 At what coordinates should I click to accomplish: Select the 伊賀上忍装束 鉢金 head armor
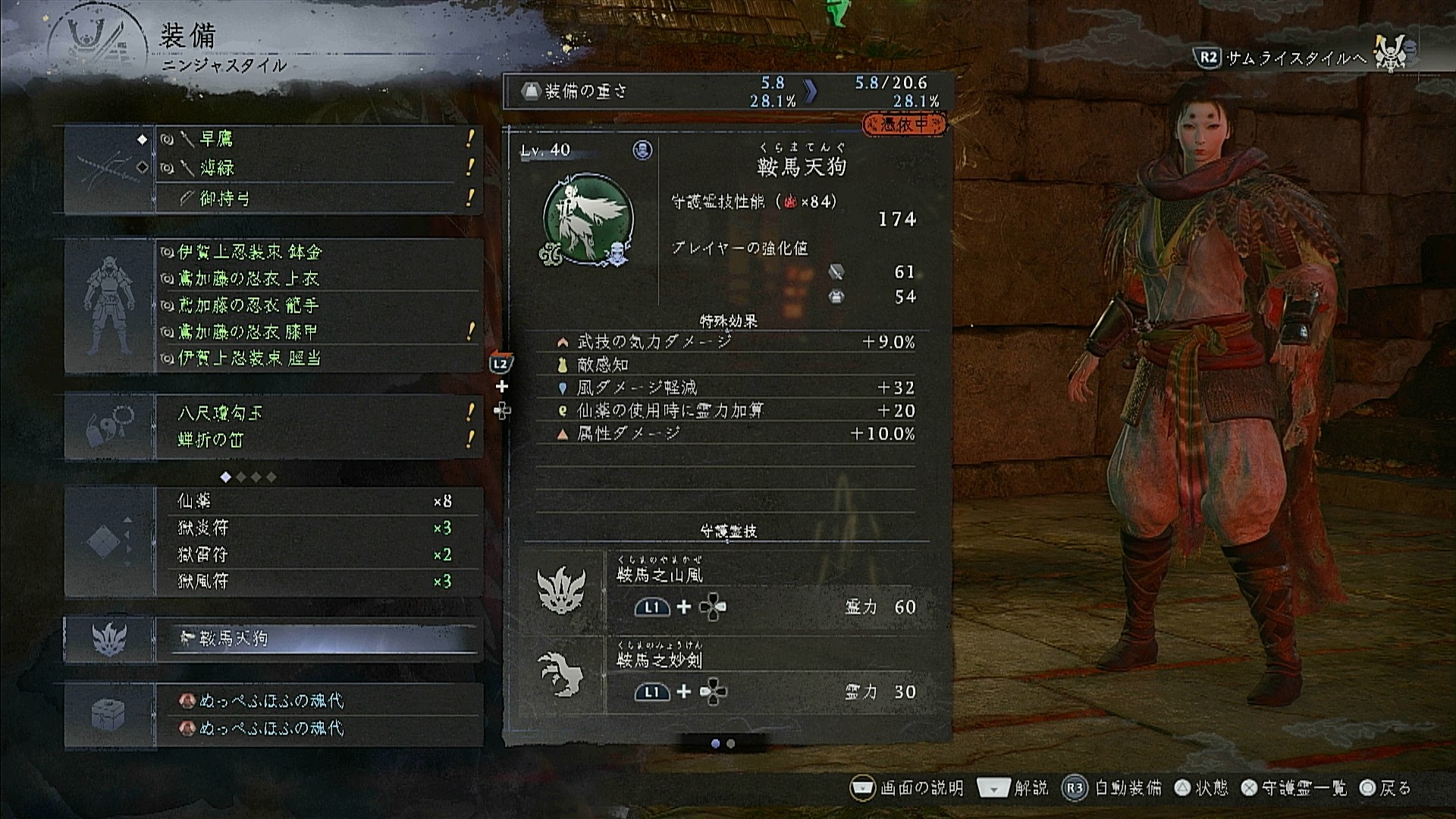pyautogui.click(x=318, y=252)
